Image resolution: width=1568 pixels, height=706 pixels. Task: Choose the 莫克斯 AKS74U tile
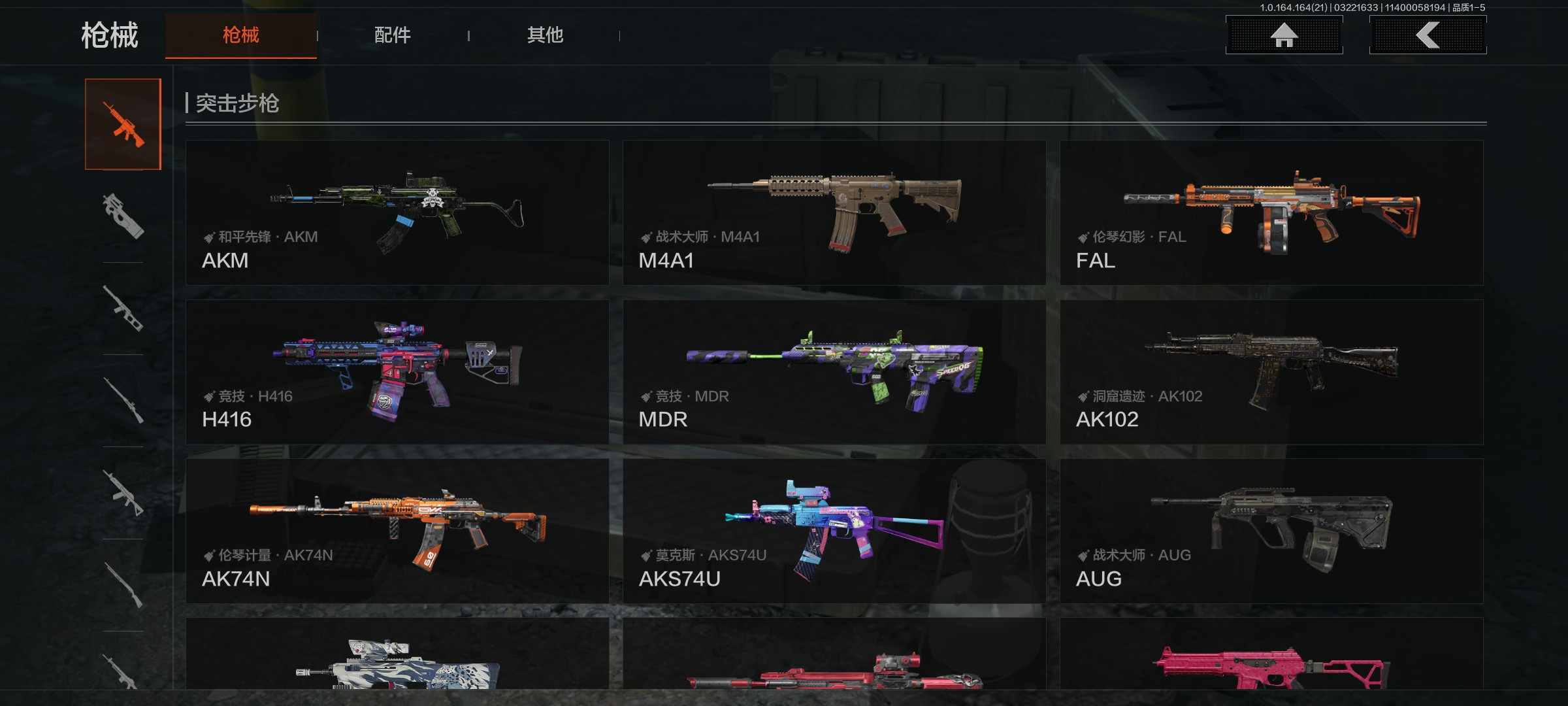click(834, 531)
